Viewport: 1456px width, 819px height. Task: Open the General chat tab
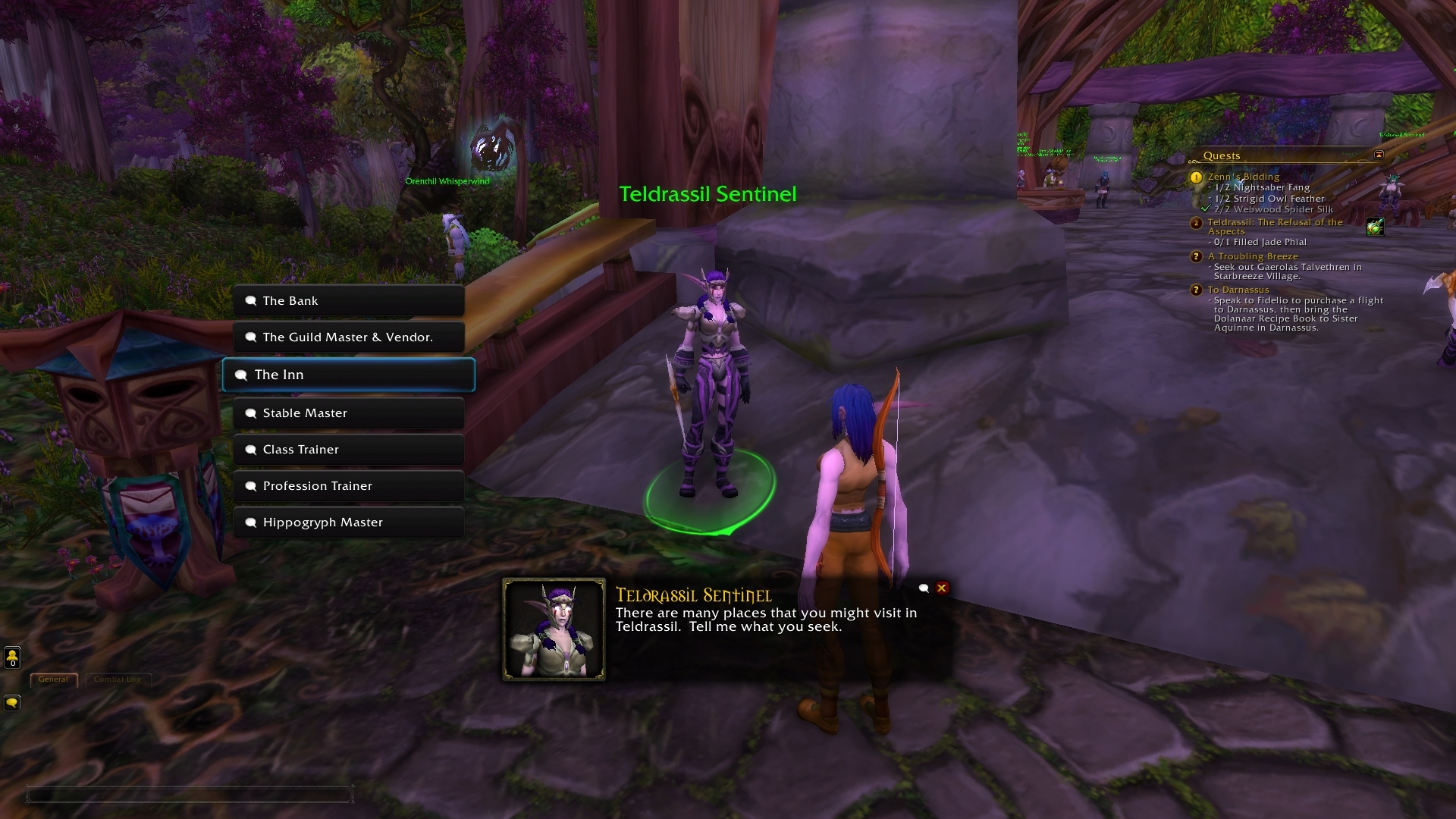53,679
